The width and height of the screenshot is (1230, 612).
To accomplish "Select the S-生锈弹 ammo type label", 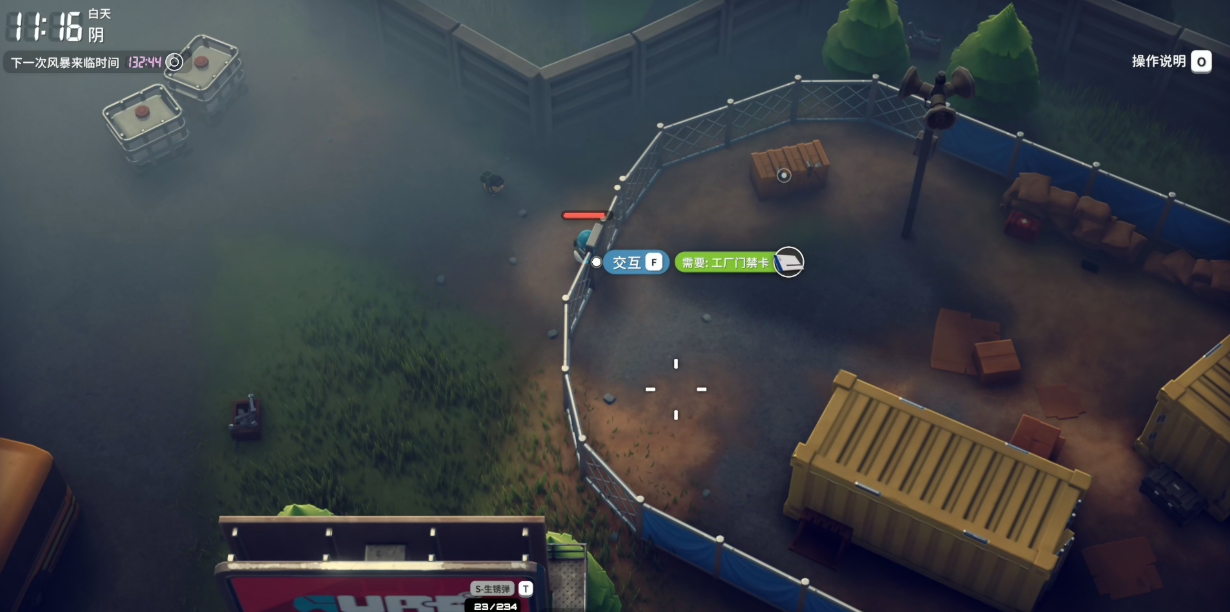I will pos(493,589).
